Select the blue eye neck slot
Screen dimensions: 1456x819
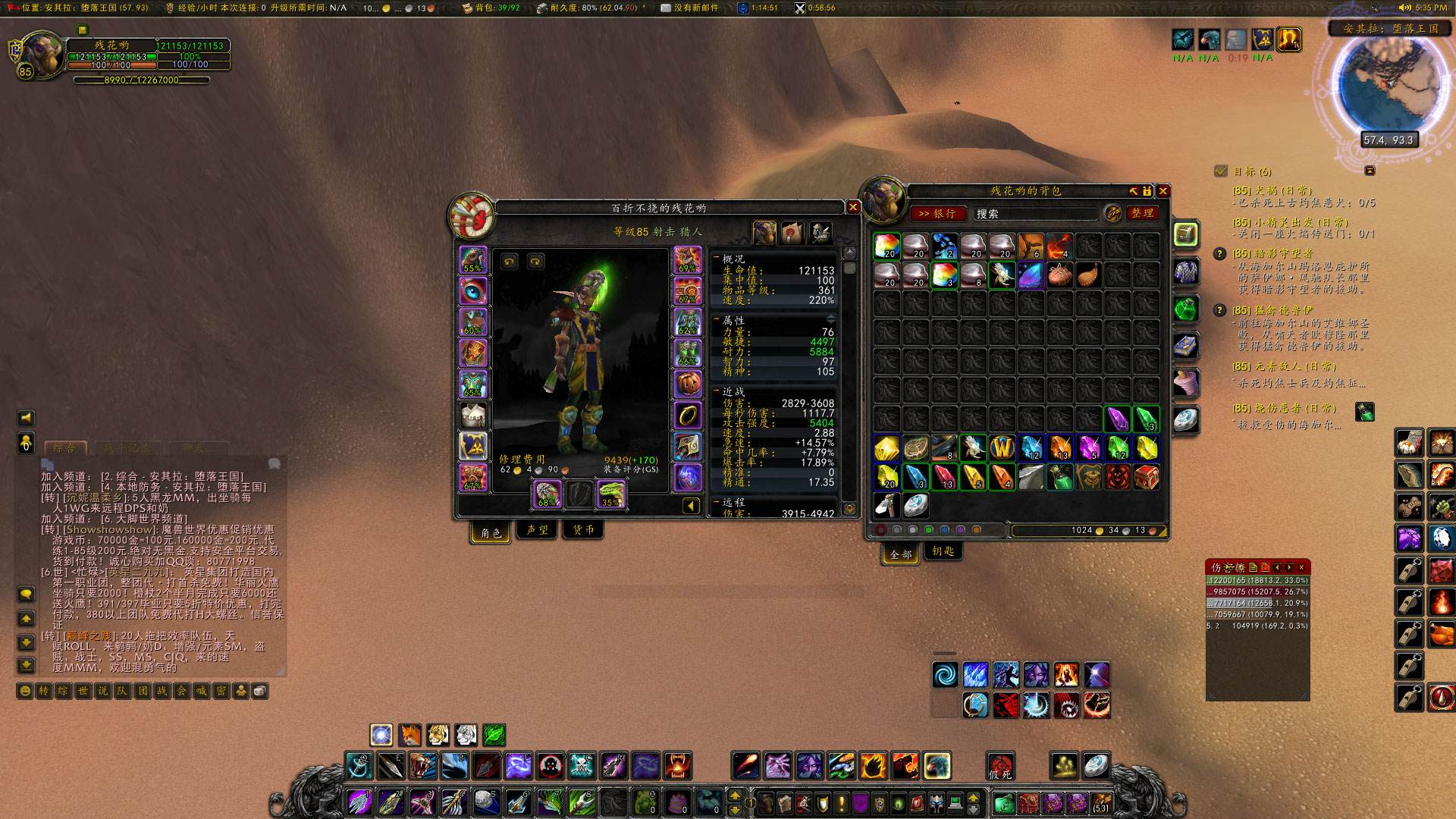coord(473,291)
